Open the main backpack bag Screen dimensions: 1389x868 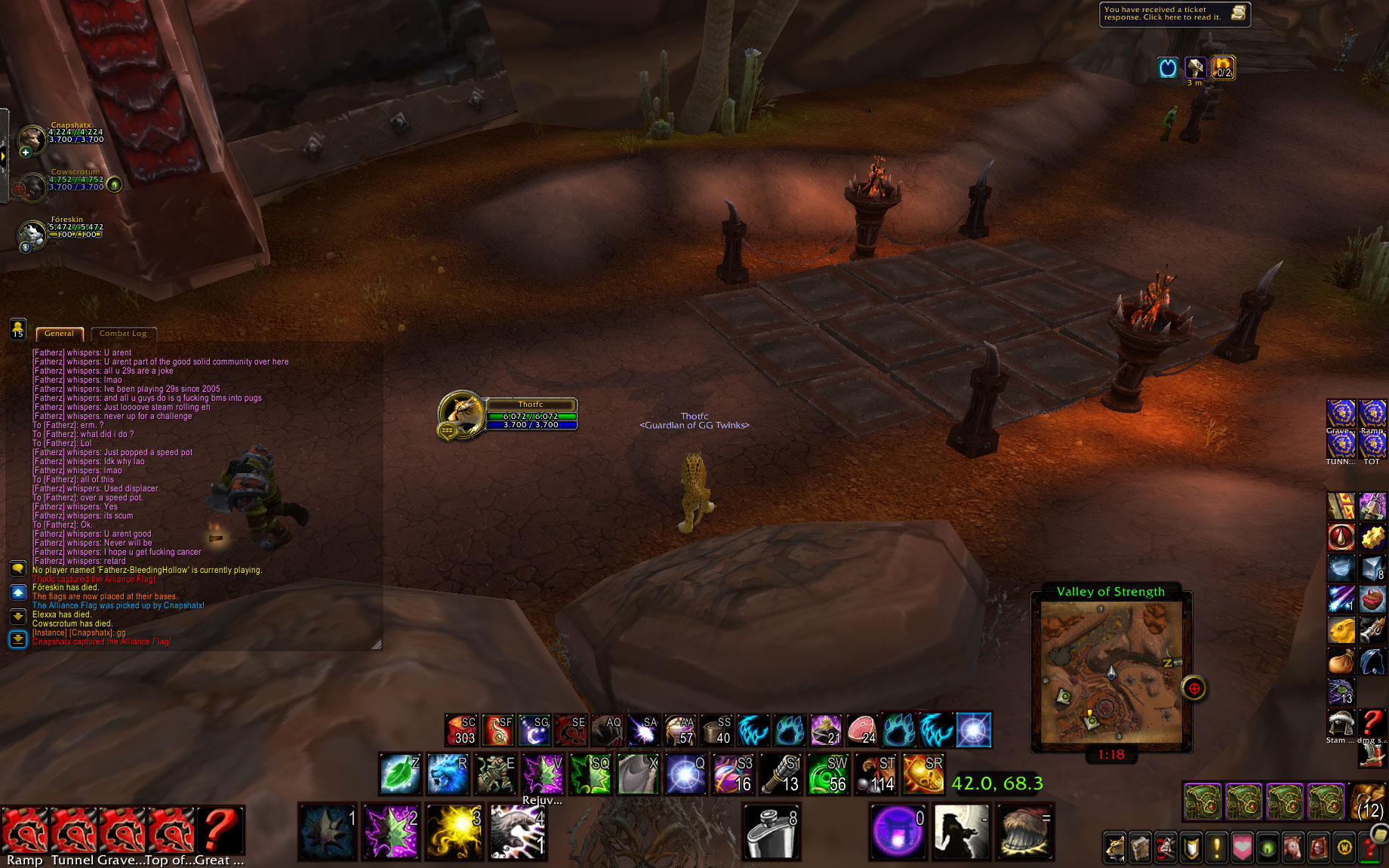[1368, 802]
